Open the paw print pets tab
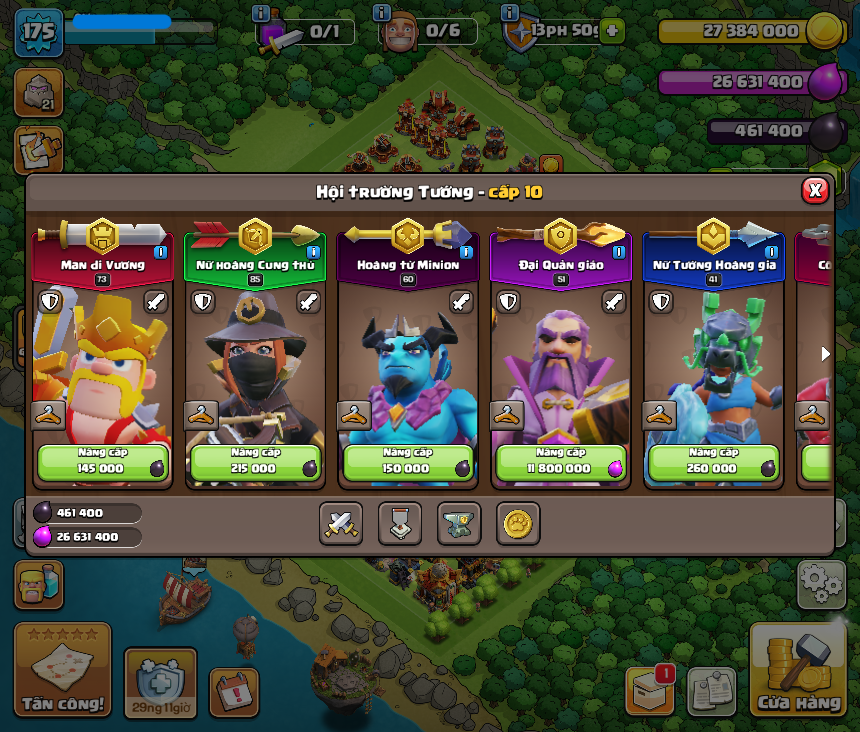Image resolution: width=860 pixels, height=732 pixels. coord(518,523)
